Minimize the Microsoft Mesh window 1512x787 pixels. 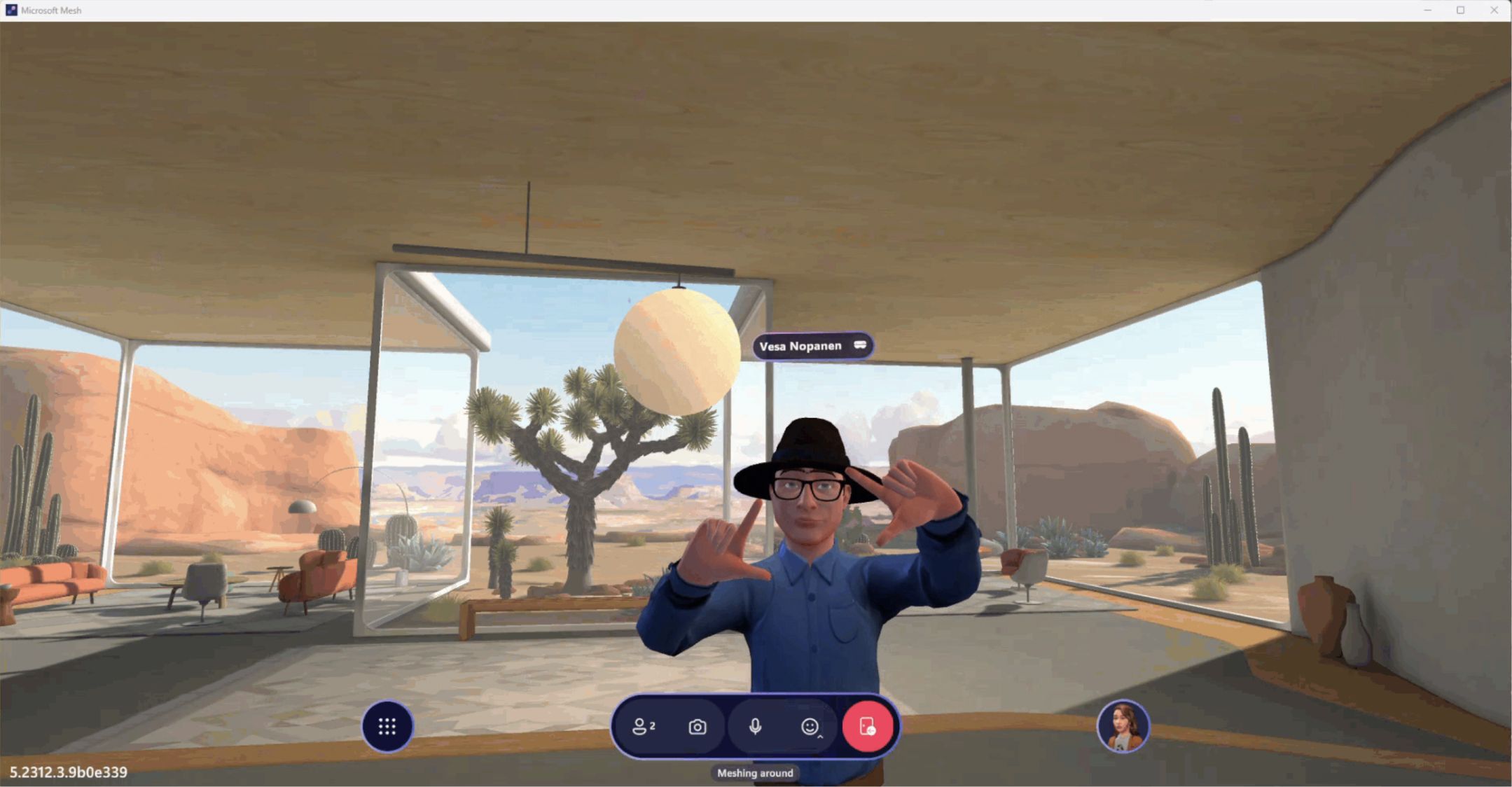click(x=1427, y=10)
